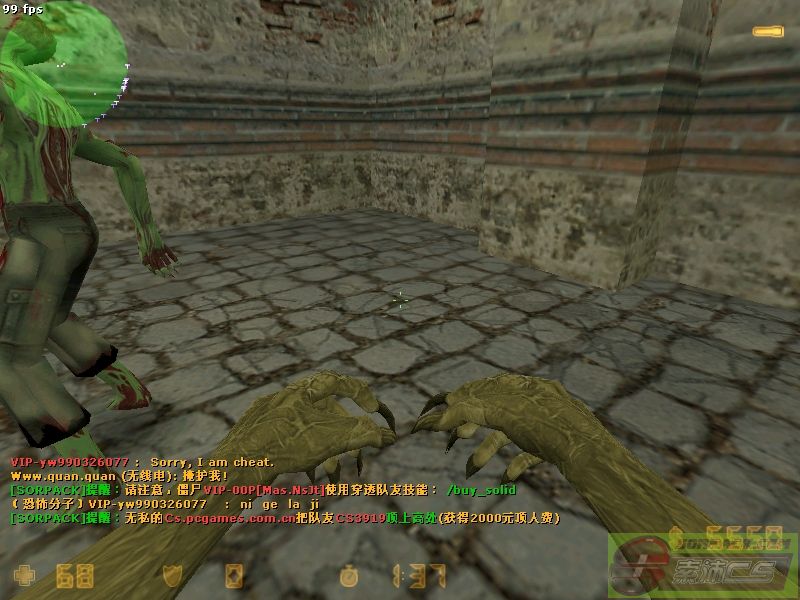The height and width of the screenshot is (600, 800).
Task: Select the bullet icon in the HUD
Action: [768, 33]
